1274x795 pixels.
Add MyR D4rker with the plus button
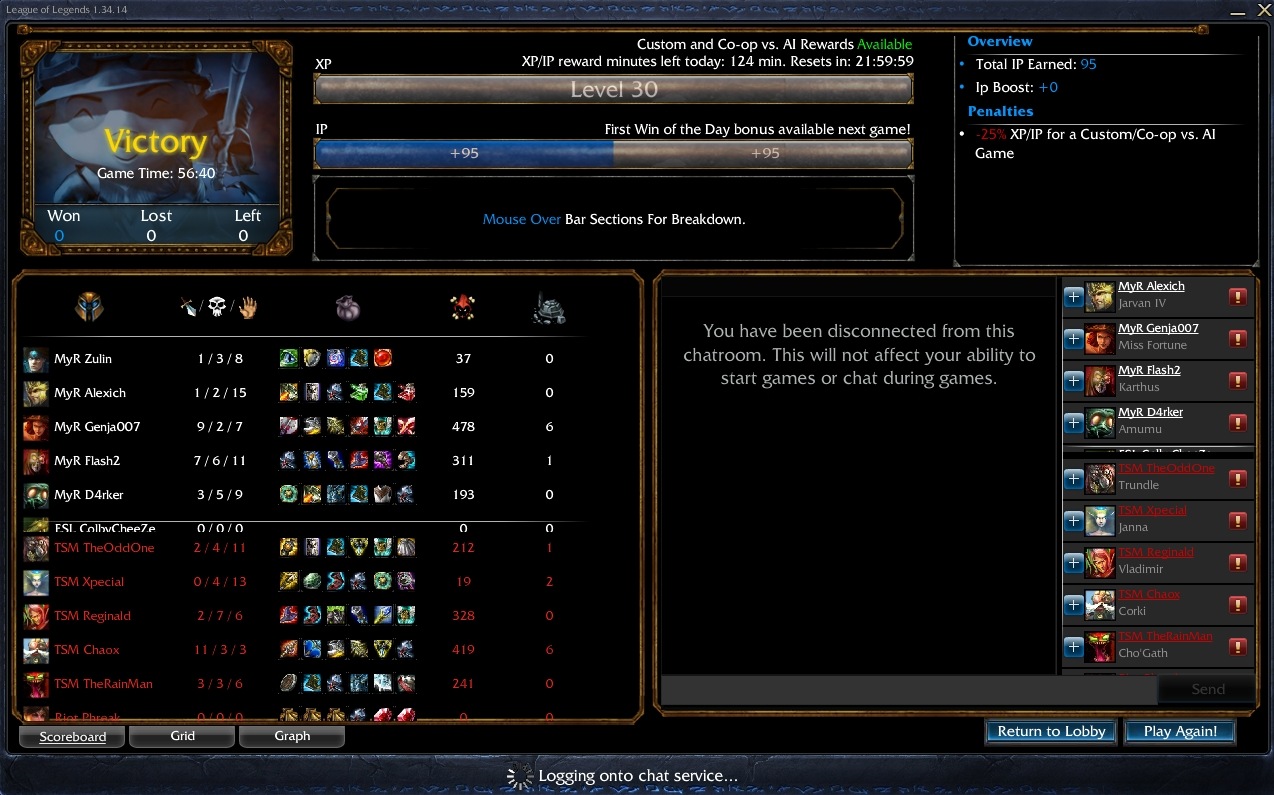[x=1073, y=423]
